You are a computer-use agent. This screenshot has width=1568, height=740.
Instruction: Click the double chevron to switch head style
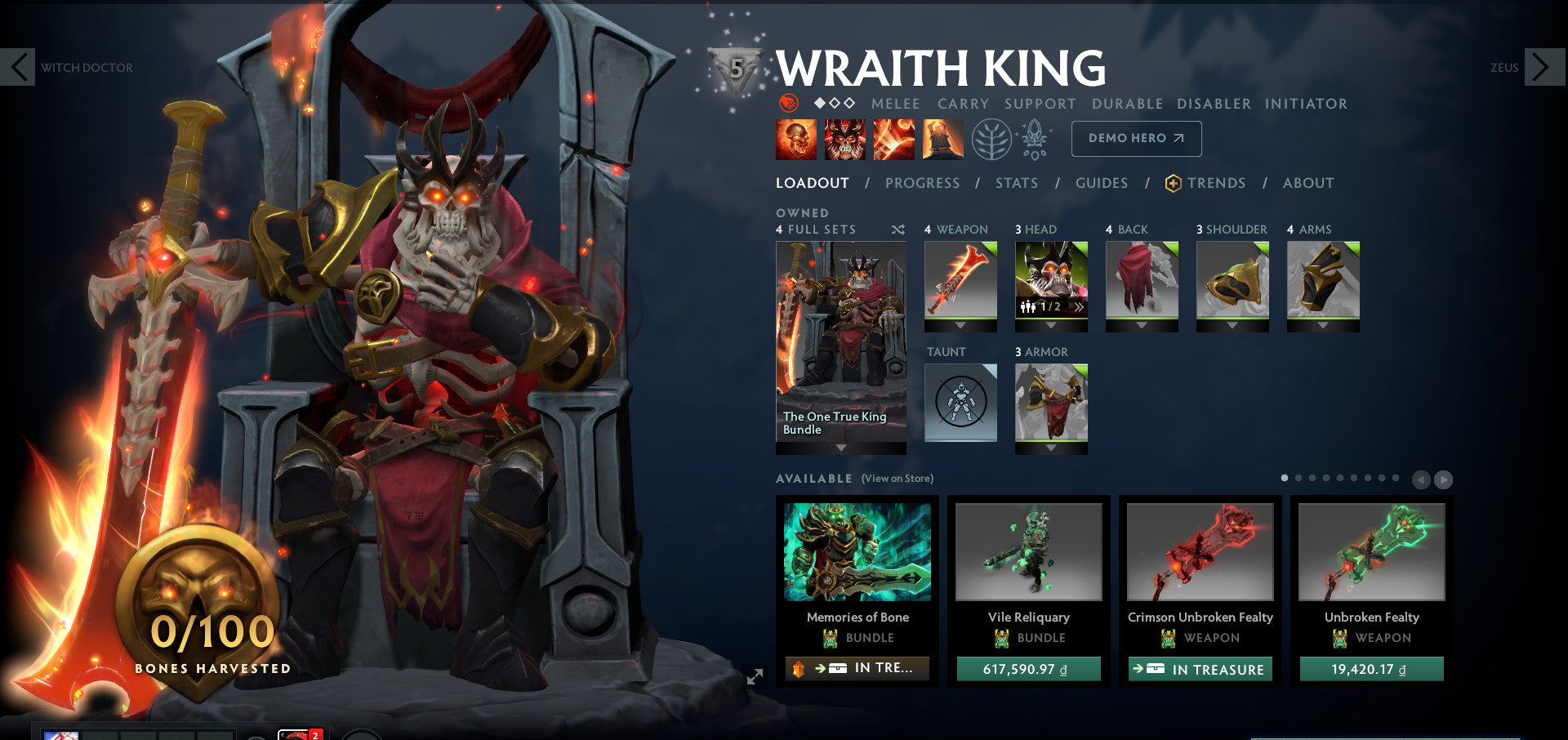pos(1080,307)
